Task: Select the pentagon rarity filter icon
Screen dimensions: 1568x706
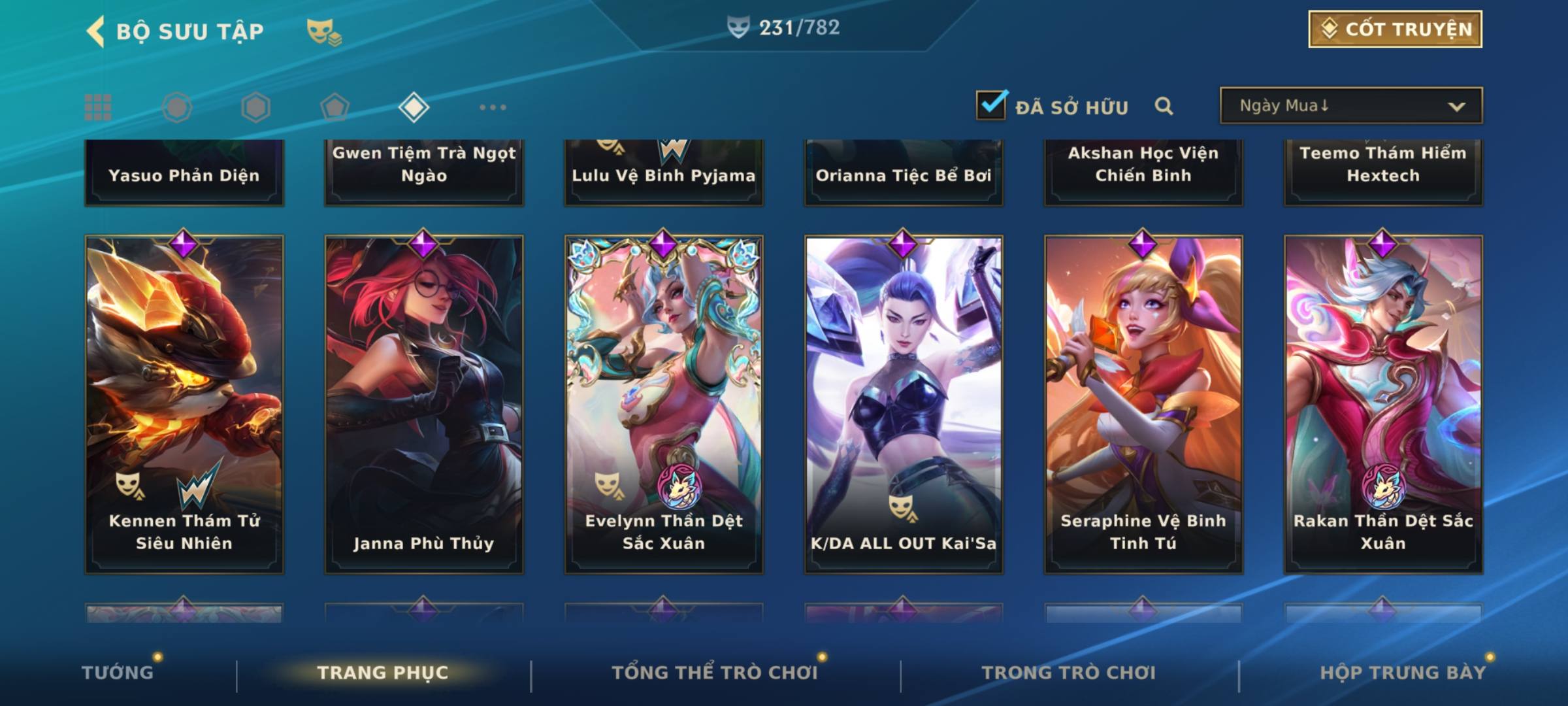Action: click(x=335, y=107)
